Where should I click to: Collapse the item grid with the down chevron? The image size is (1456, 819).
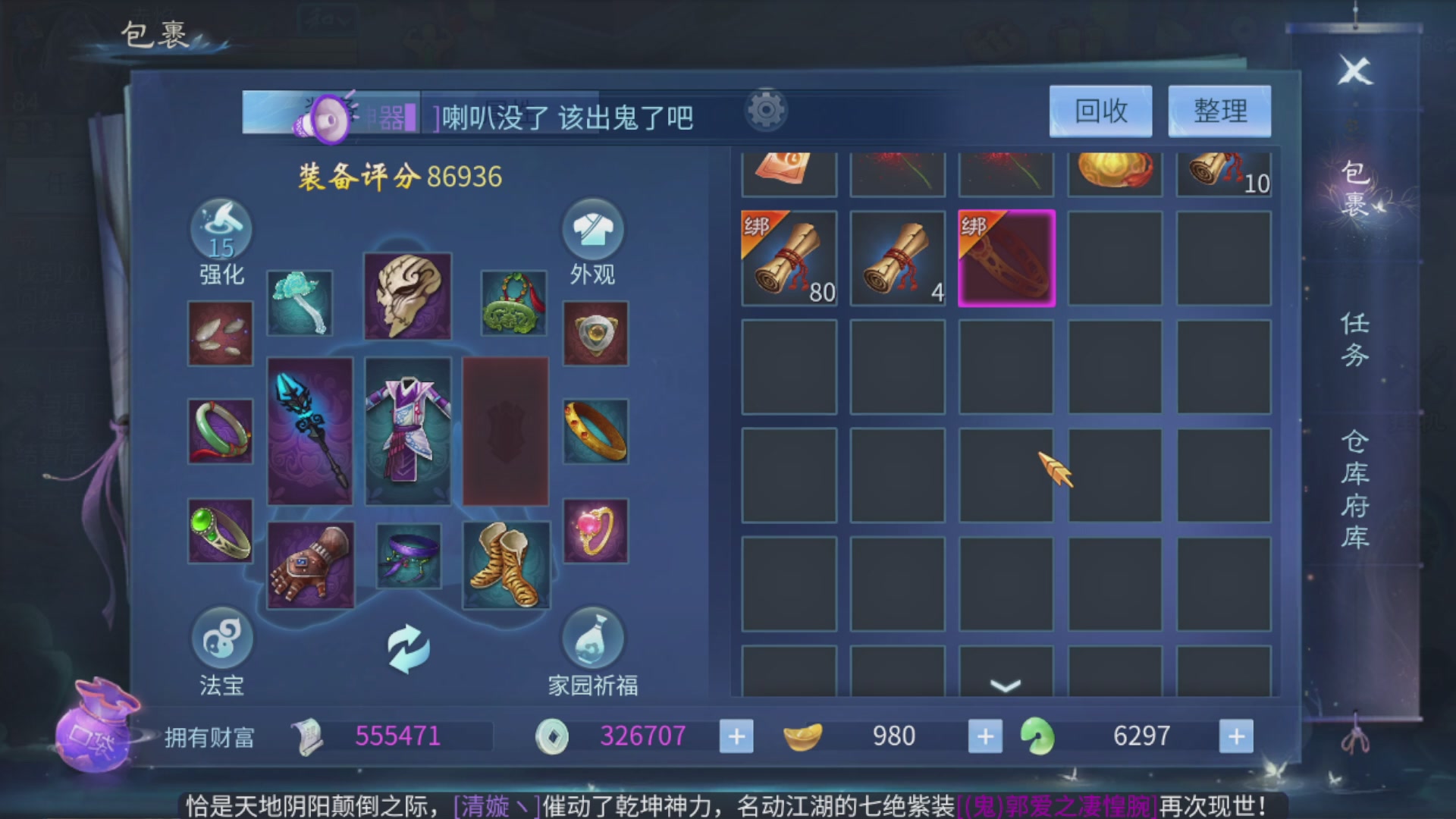point(1006,686)
